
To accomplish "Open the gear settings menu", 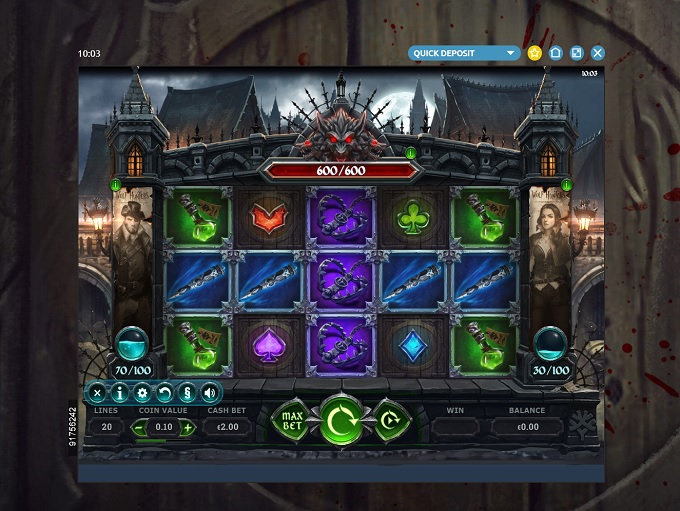I will (x=143, y=393).
